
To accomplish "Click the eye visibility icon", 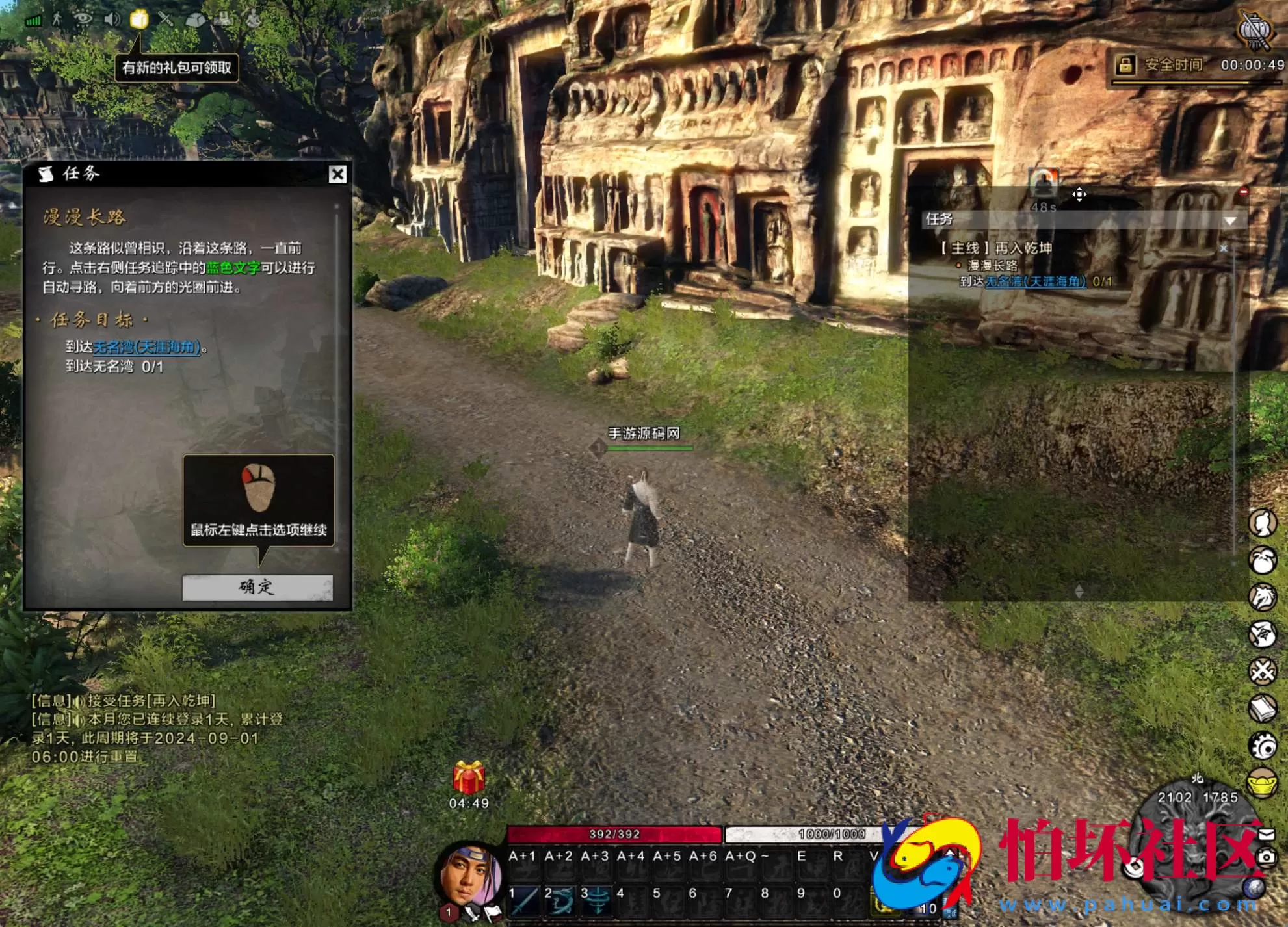I will point(83,18).
